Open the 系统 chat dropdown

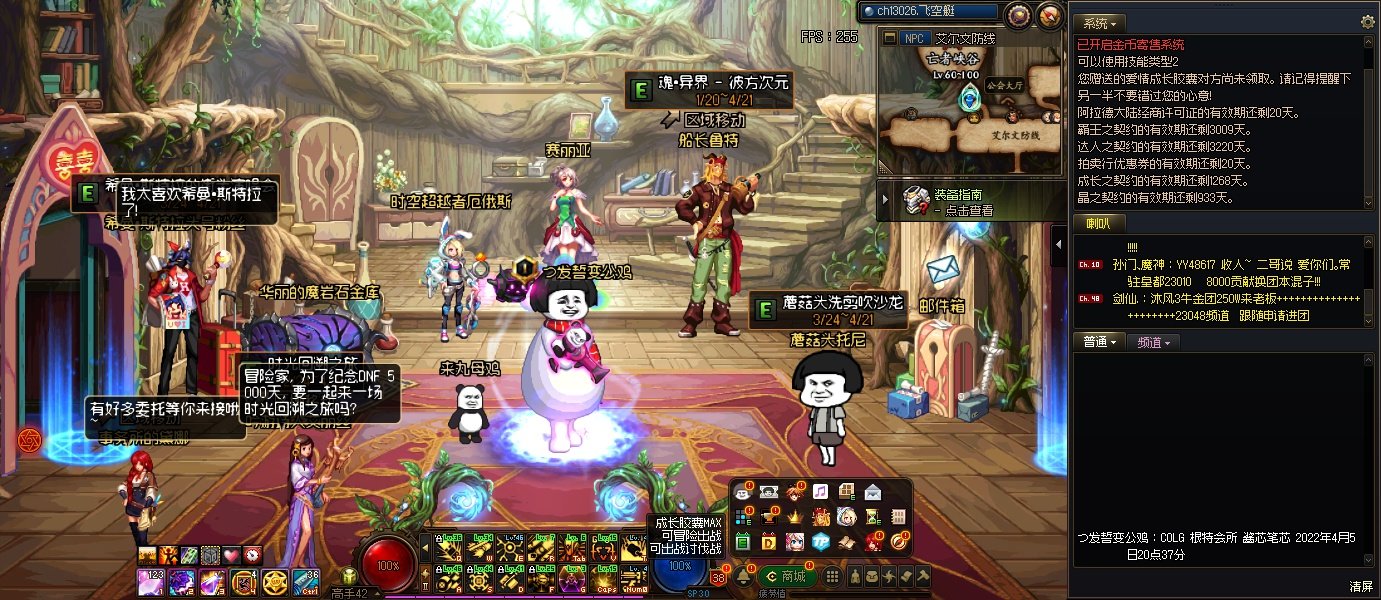click(1100, 22)
